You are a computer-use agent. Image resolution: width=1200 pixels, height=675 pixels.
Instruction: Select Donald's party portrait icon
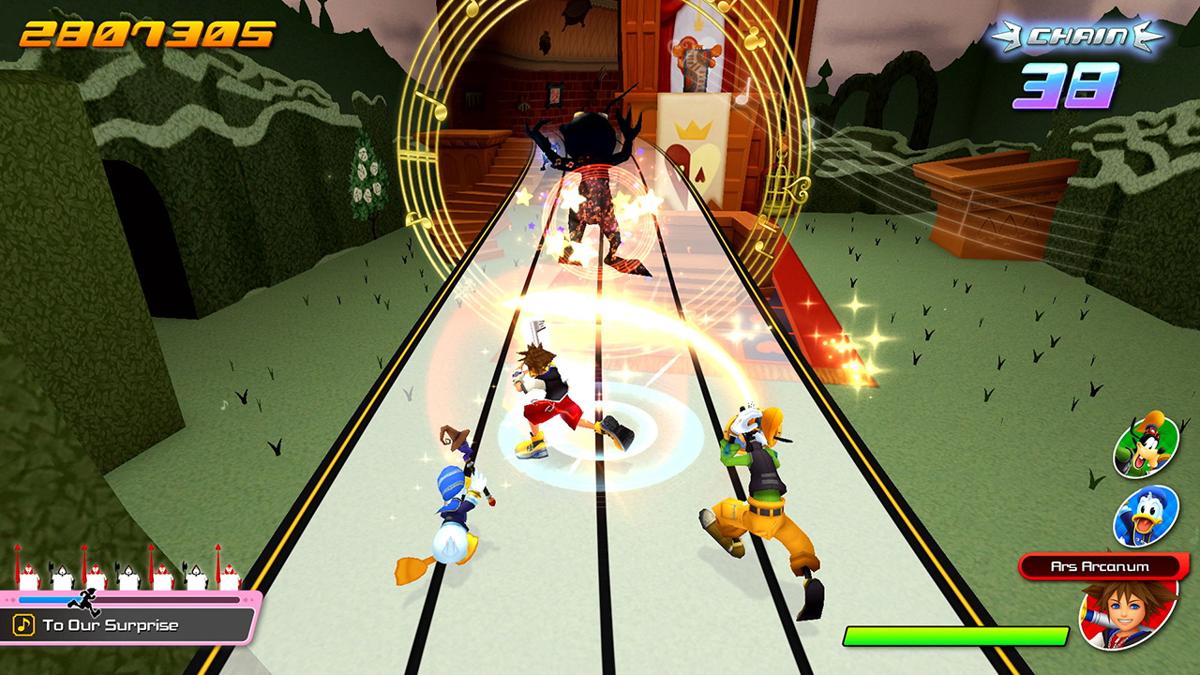coord(1145,517)
